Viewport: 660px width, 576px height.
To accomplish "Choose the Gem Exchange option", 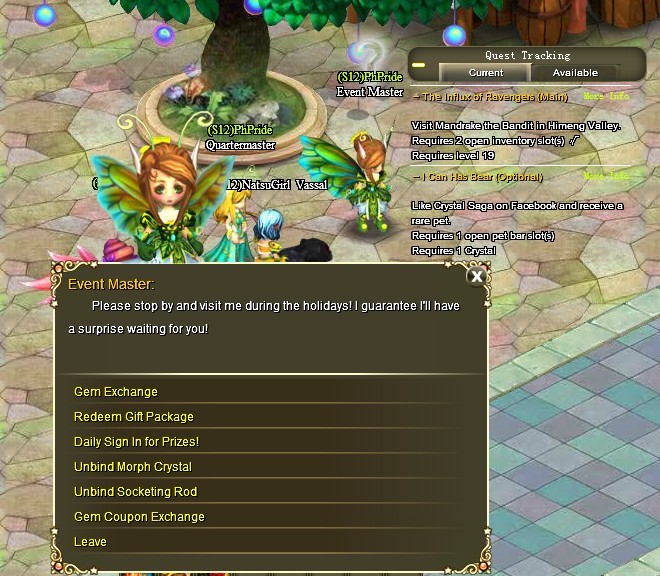I will pyautogui.click(x=116, y=392).
